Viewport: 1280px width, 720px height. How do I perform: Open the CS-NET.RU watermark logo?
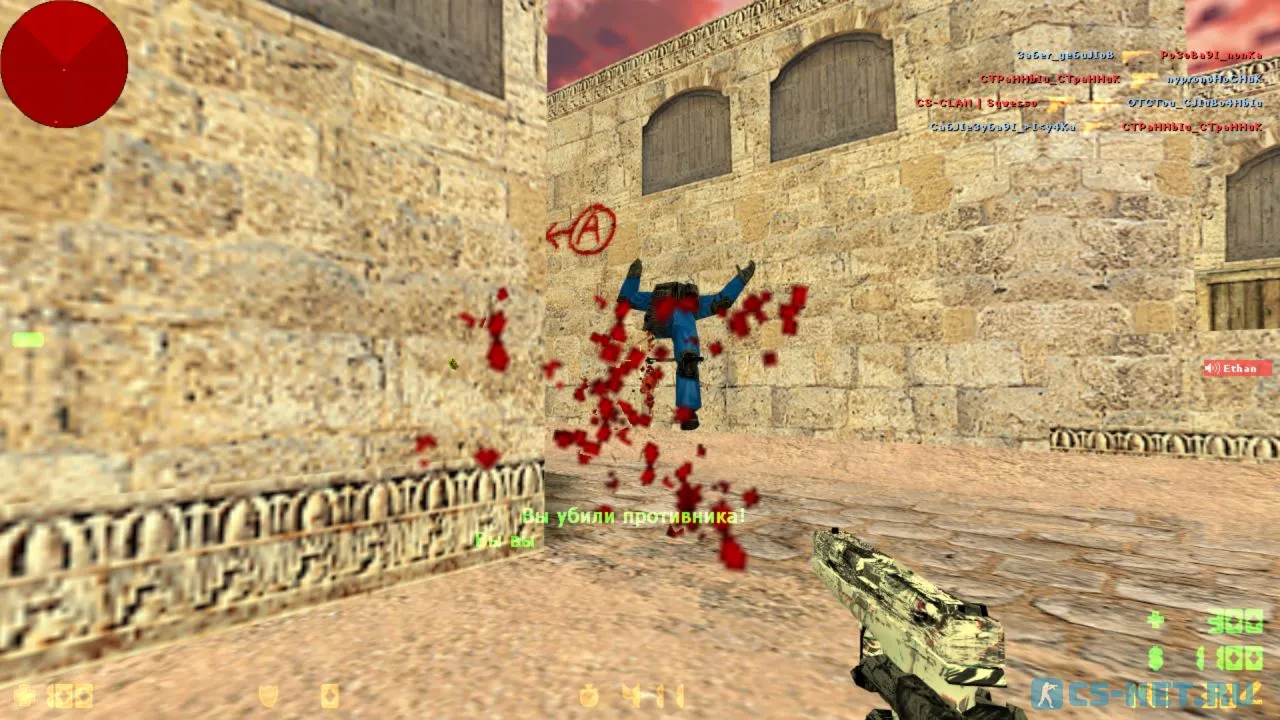(1146, 693)
